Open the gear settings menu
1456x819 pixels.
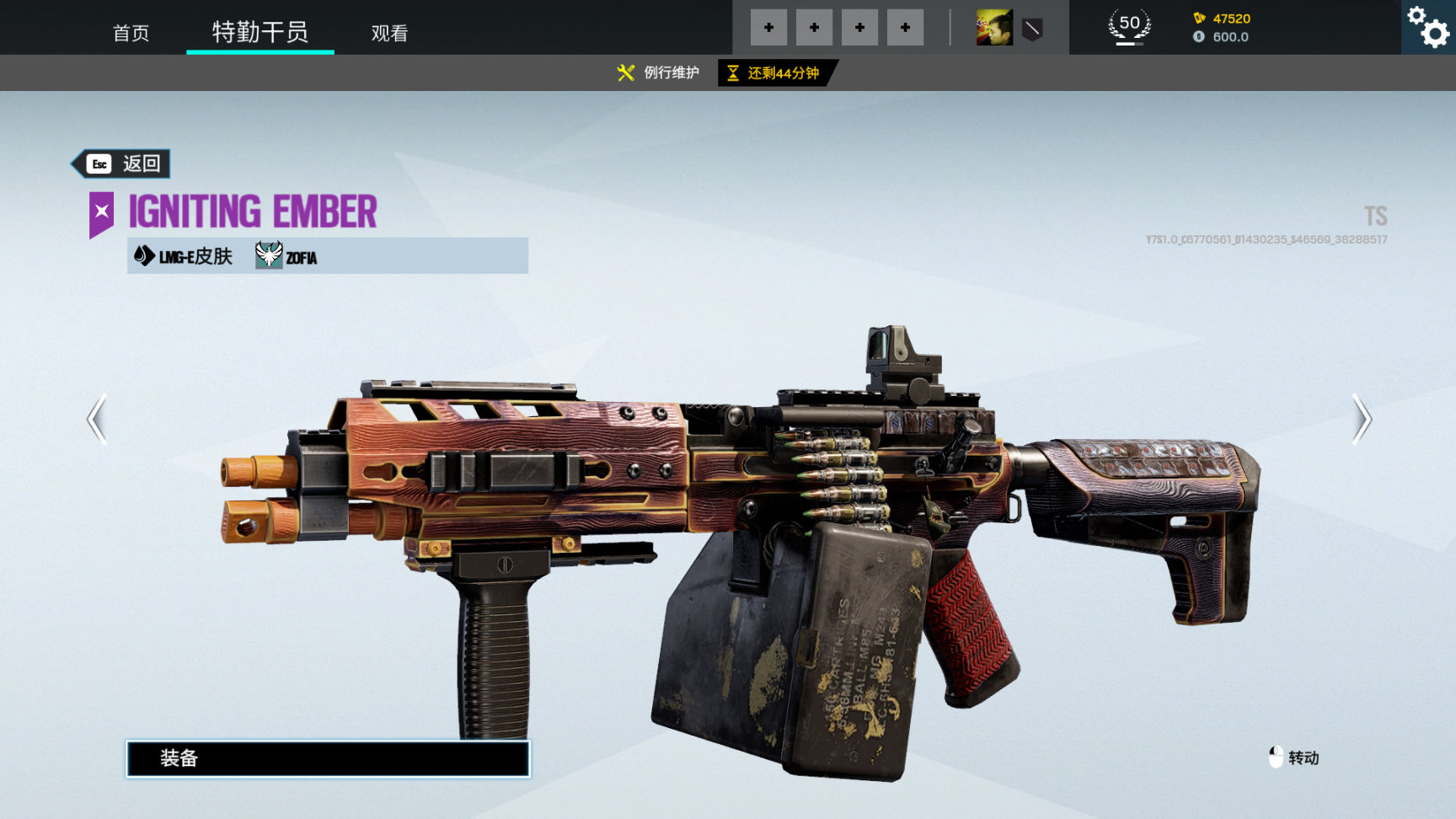coord(1429,27)
